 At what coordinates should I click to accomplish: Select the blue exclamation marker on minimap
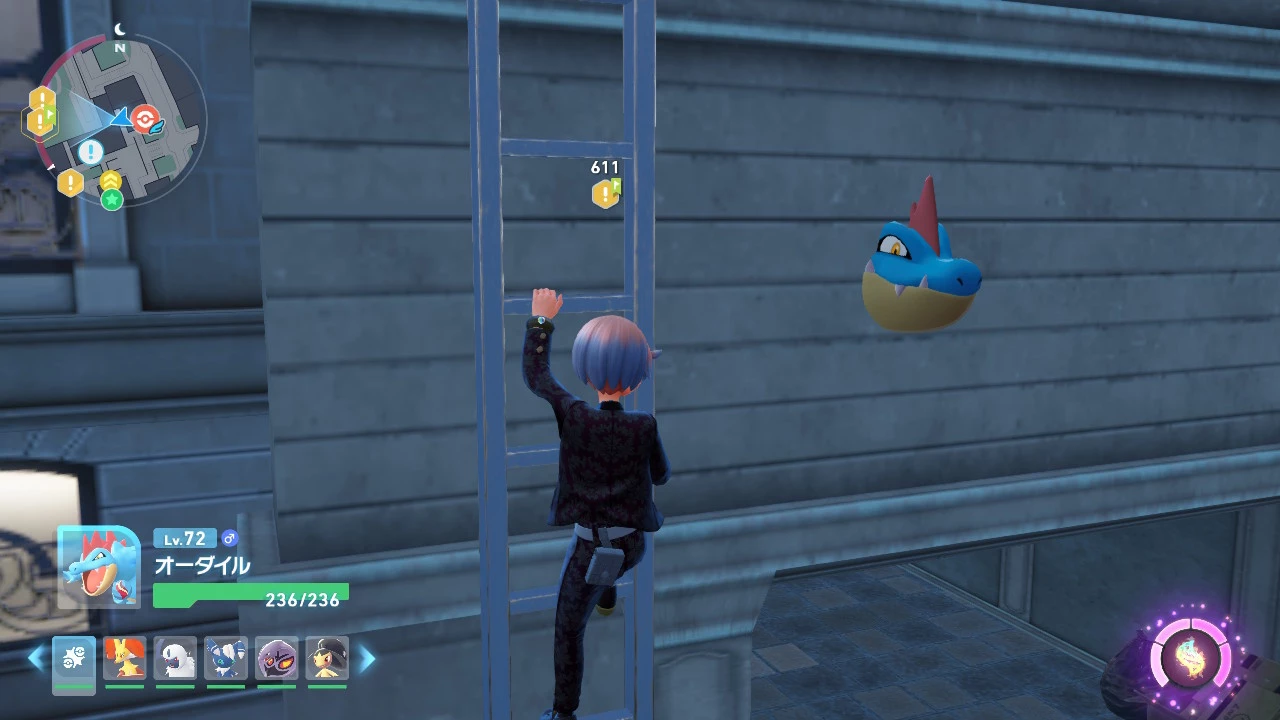point(91,152)
